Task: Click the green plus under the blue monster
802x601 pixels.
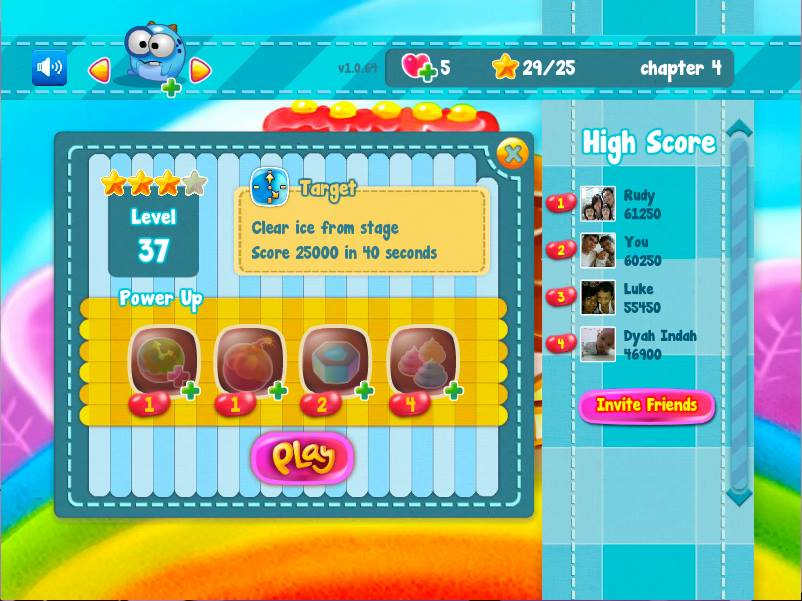Action: [171, 88]
